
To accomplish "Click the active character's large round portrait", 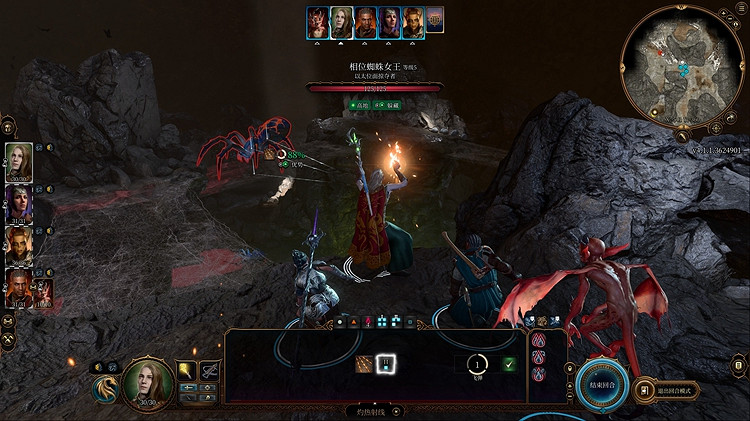I will (147, 383).
